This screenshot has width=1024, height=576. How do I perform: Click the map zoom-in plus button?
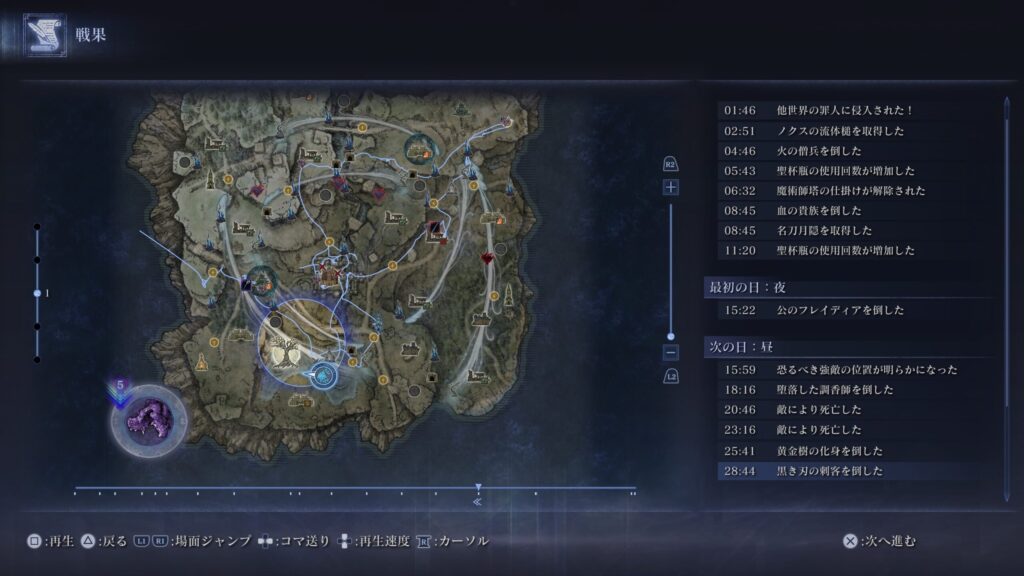670,187
